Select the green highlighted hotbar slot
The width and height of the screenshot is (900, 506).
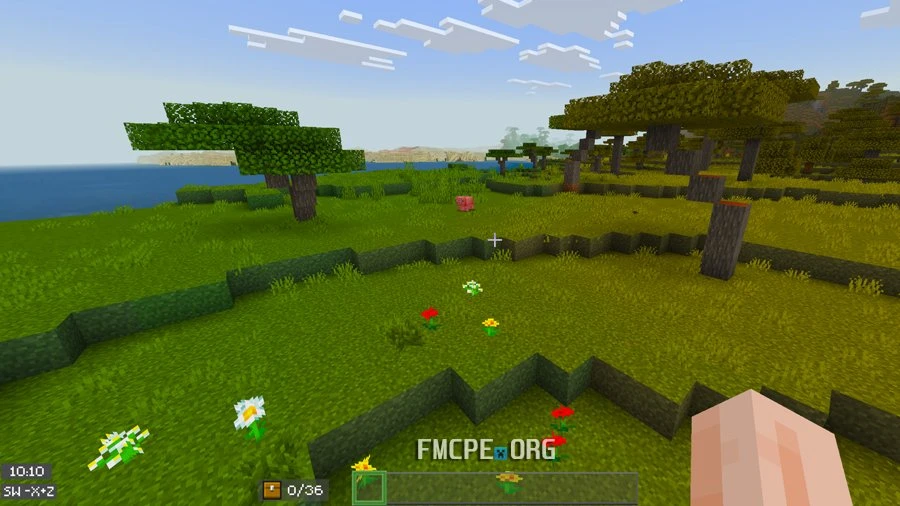click(369, 487)
